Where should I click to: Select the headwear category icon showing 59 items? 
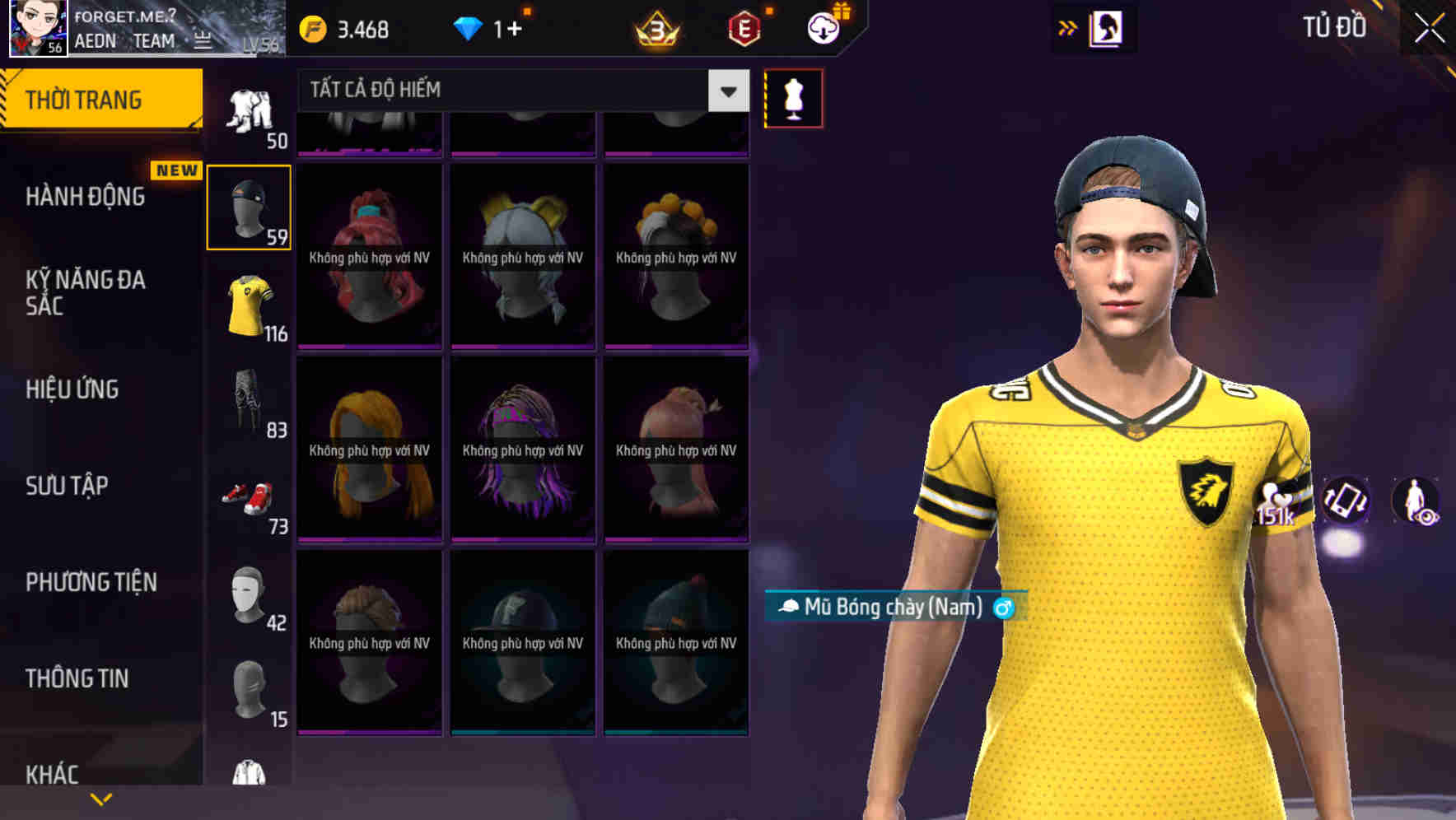coord(247,206)
